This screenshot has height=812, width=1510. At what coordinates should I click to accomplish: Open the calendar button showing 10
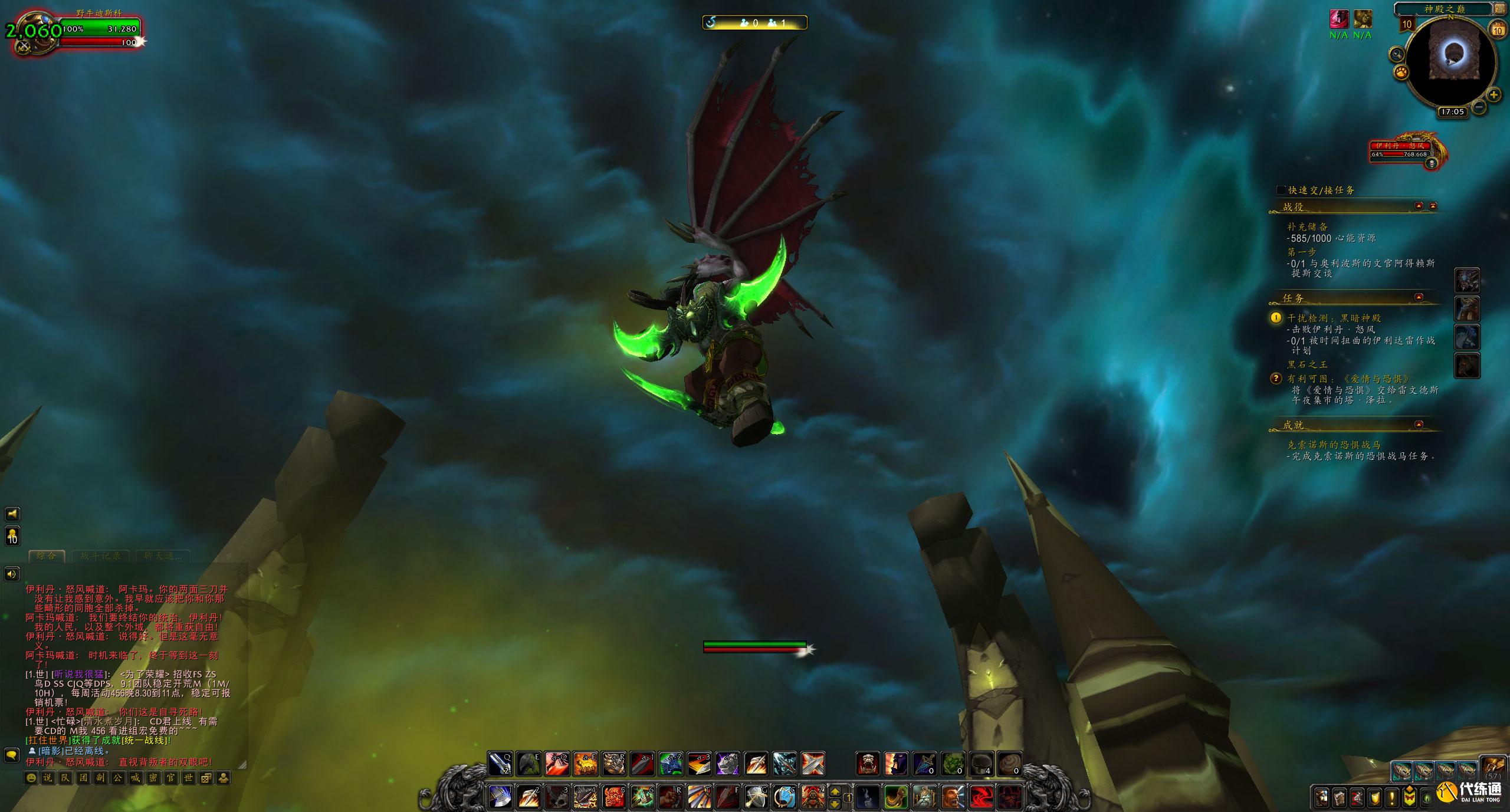coord(1498,29)
